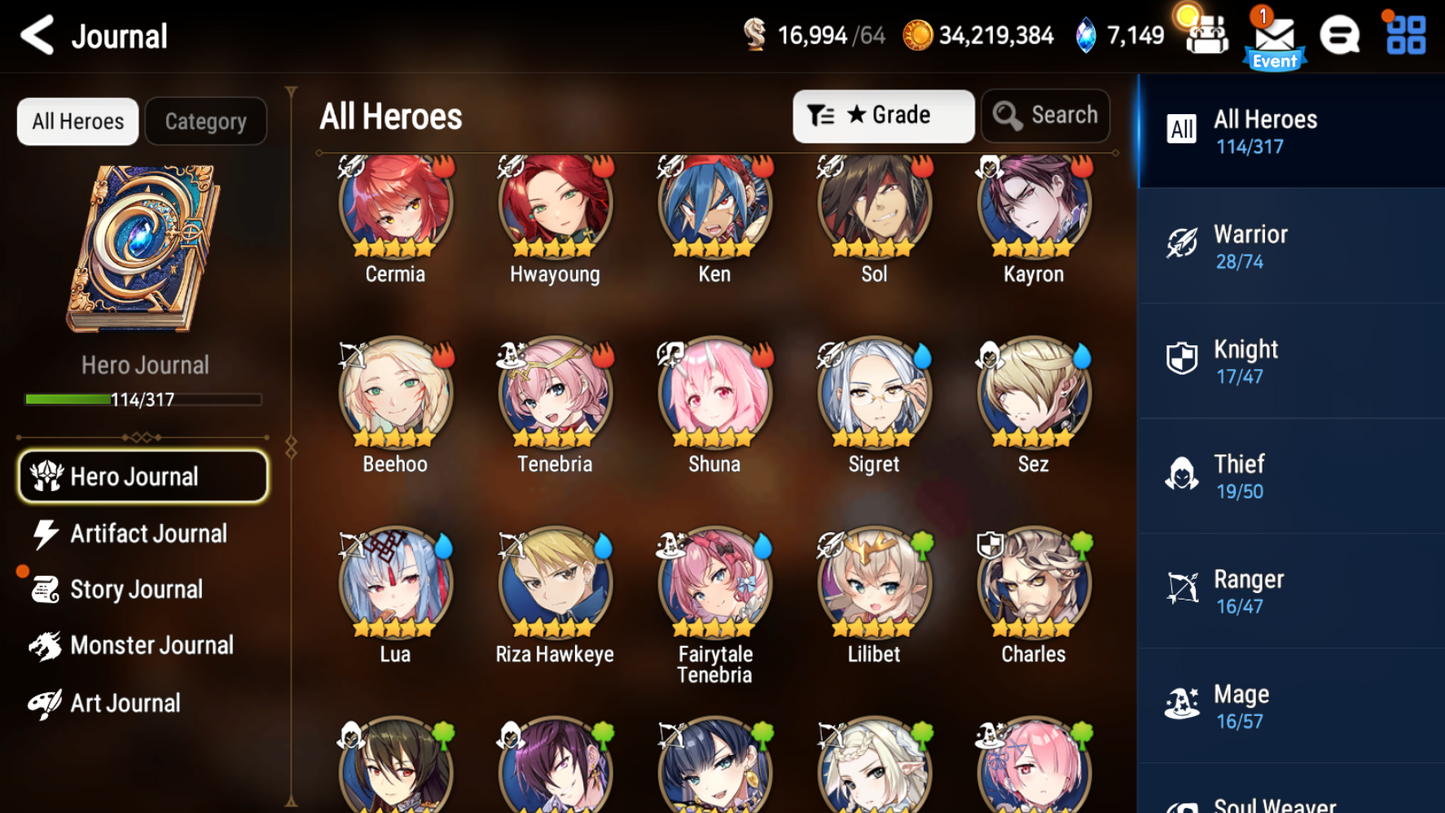
Task: Open the Artifact Journal menu entry
Action: (146, 534)
